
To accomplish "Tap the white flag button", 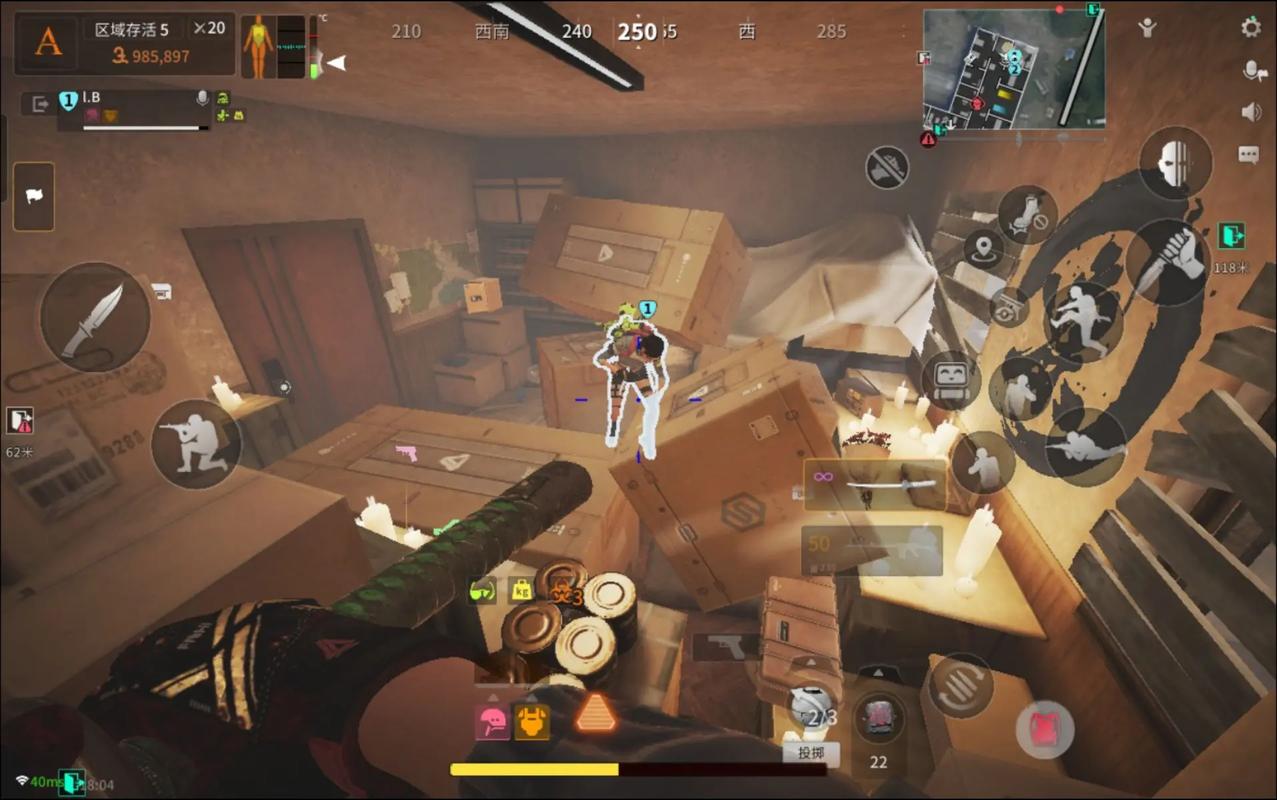I will [34, 197].
